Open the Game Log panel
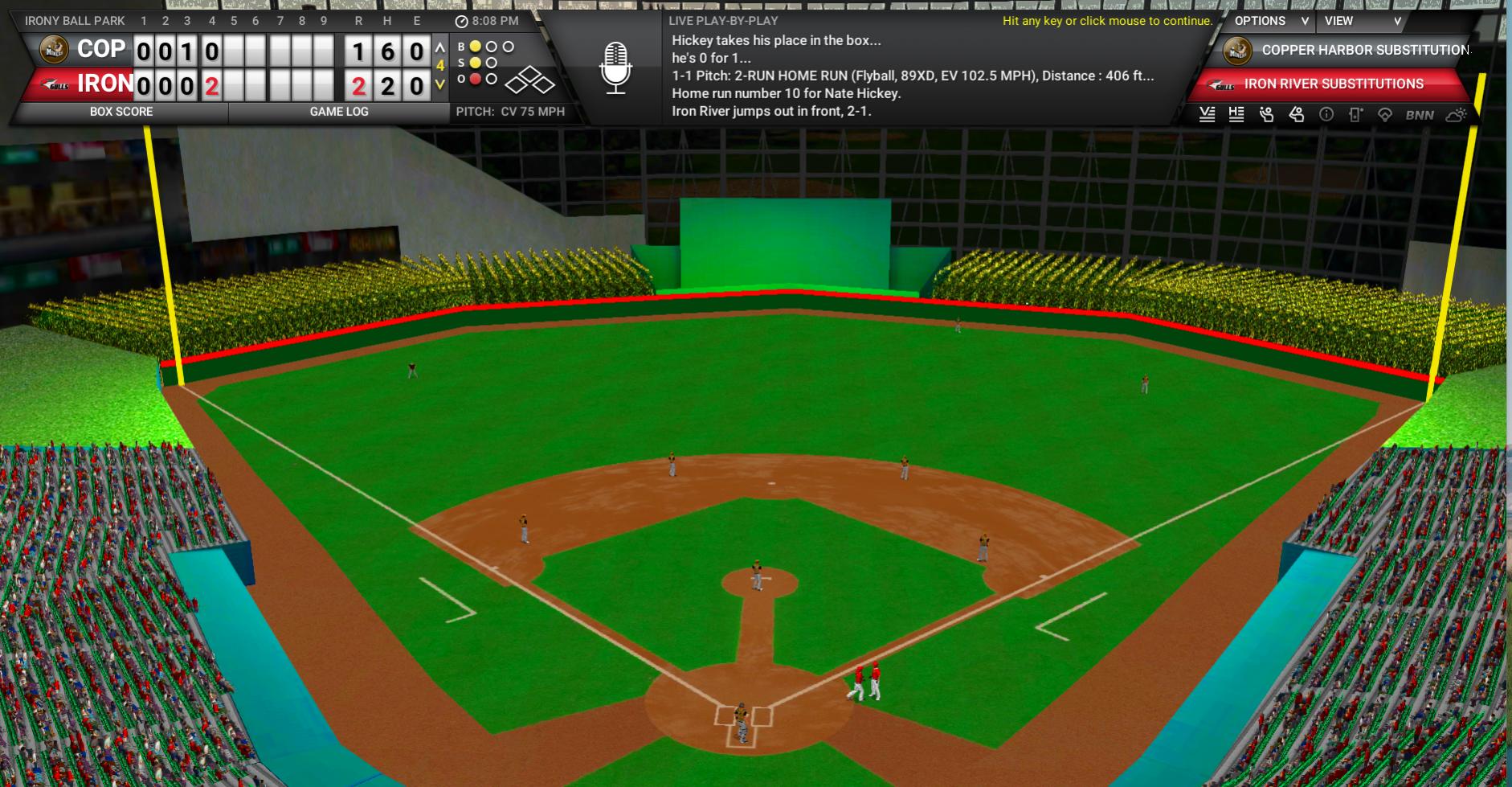Image resolution: width=1512 pixels, height=787 pixels. tap(339, 112)
